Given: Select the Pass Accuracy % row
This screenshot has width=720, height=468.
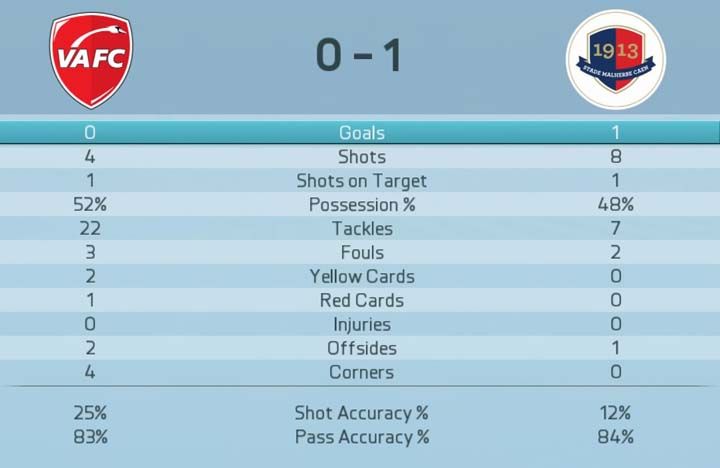Looking at the screenshot, I should click(x=361, y=437).
